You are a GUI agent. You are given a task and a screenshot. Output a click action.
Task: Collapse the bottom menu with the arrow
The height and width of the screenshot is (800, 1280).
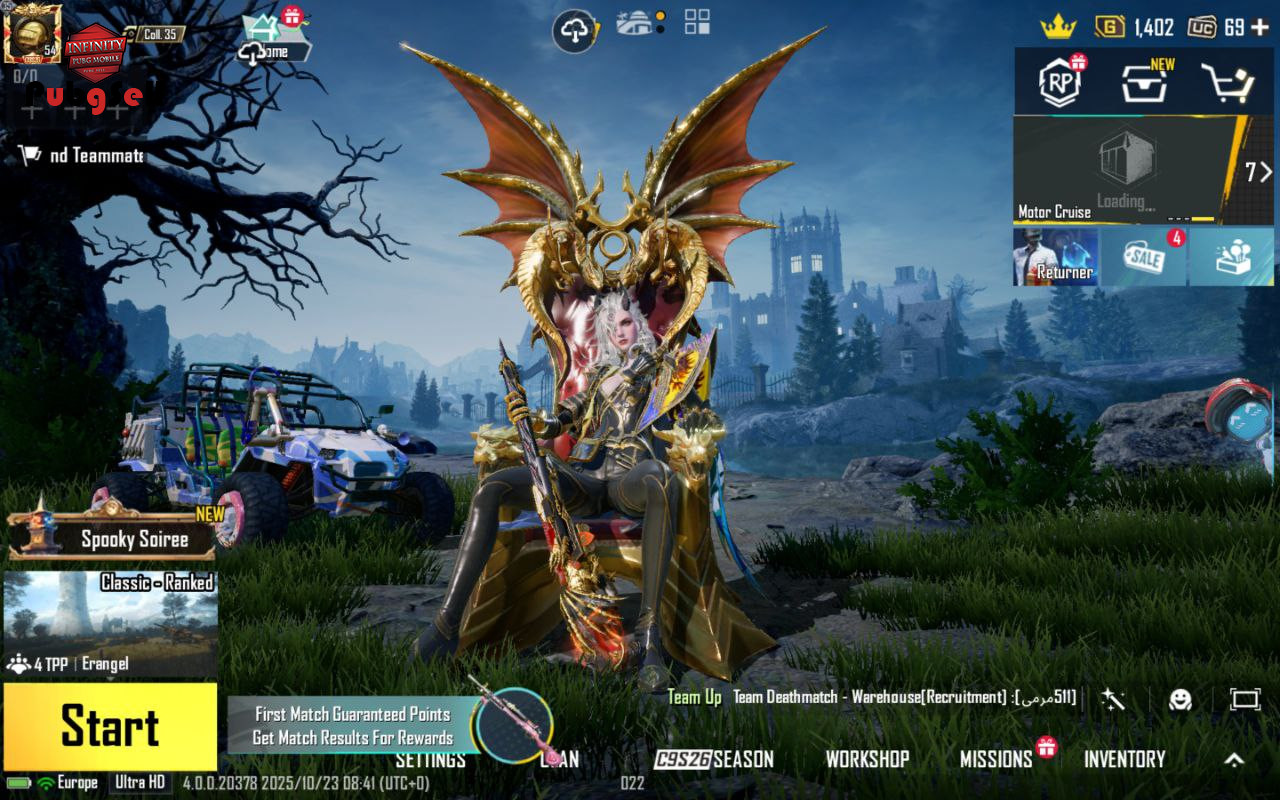tap(1234, 760)
